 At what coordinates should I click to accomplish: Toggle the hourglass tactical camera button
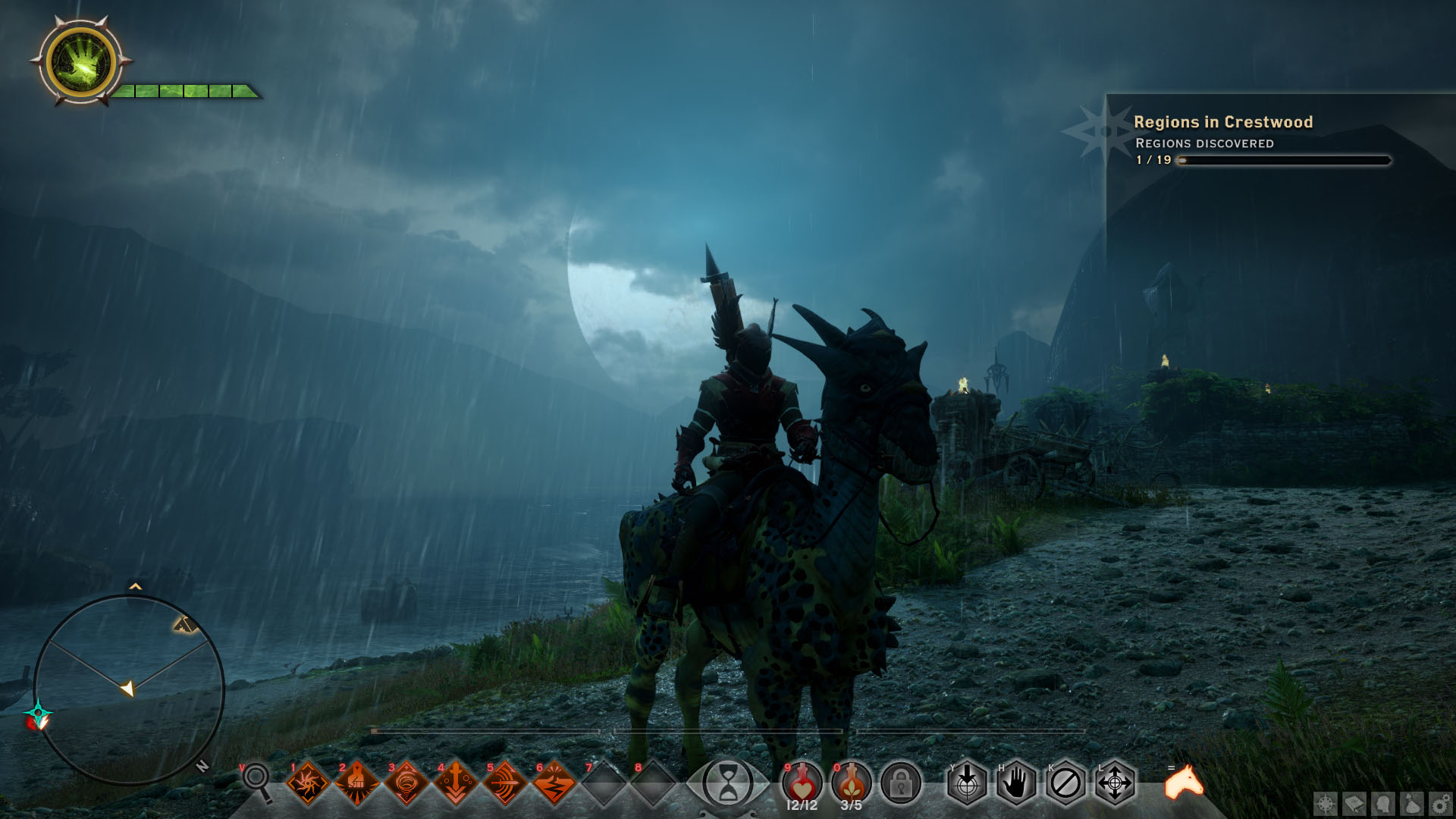[727, 783]
